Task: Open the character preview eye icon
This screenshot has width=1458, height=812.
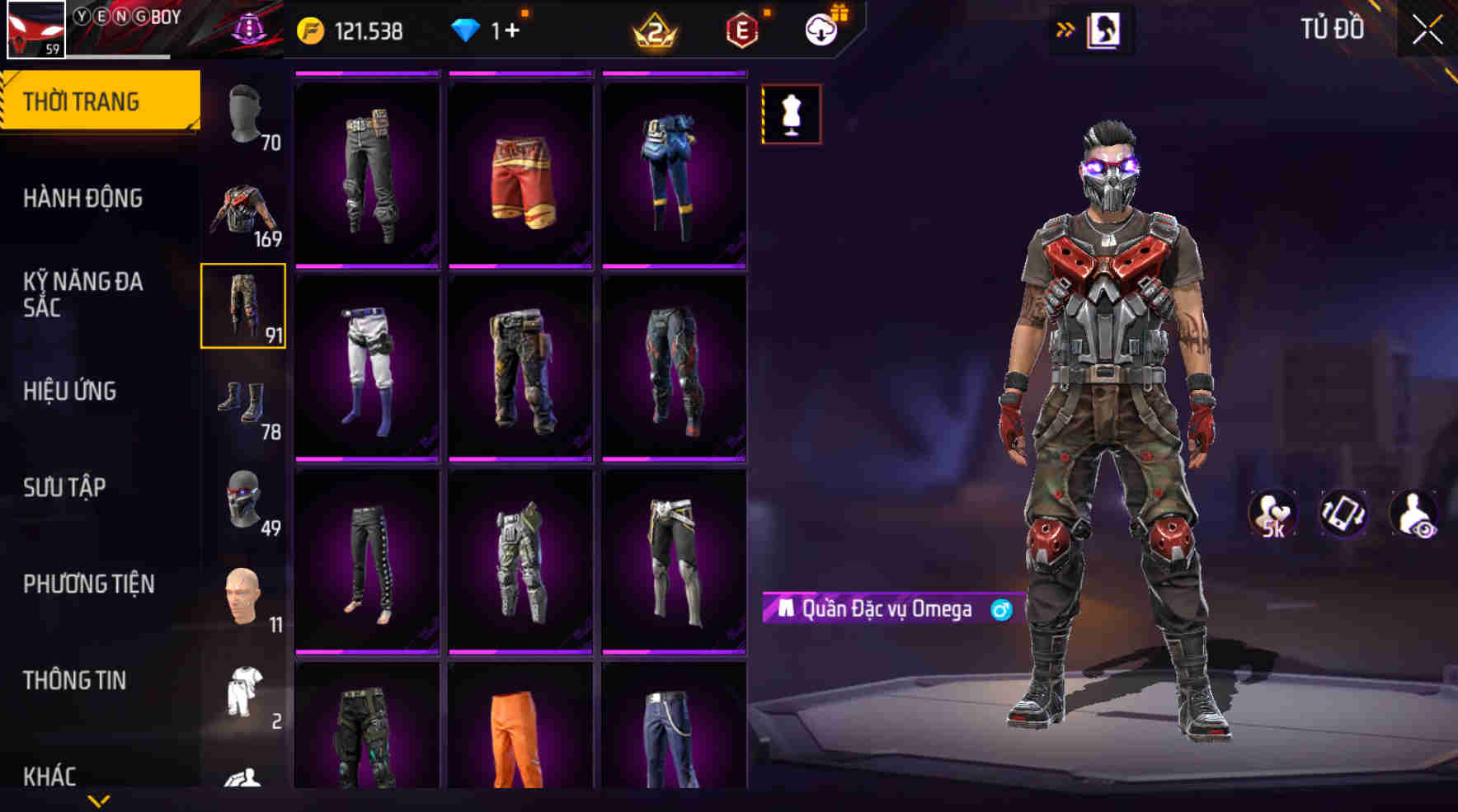Action: point(1413,513)
